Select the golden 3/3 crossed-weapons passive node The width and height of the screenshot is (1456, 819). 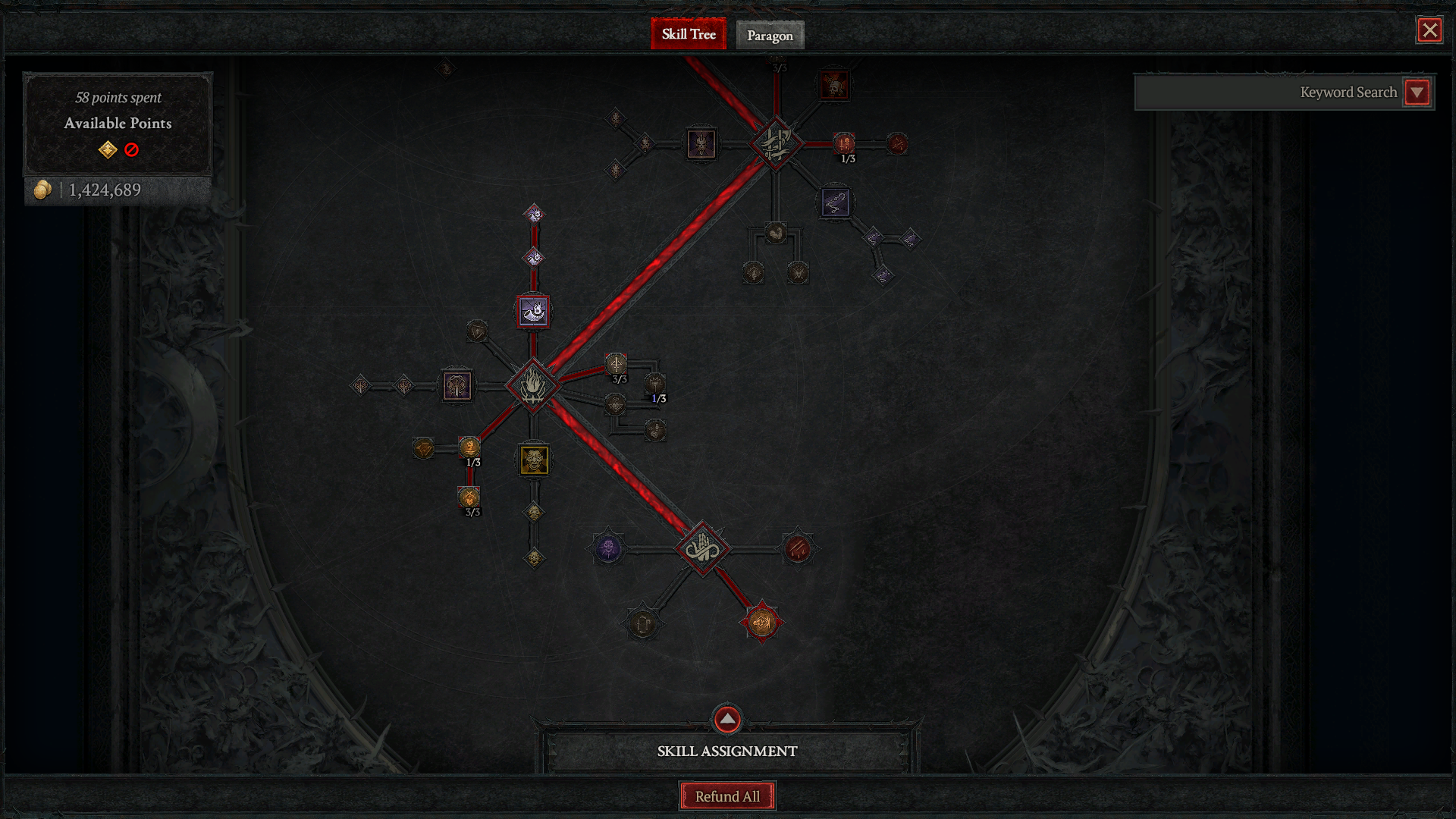coord(467,497)
